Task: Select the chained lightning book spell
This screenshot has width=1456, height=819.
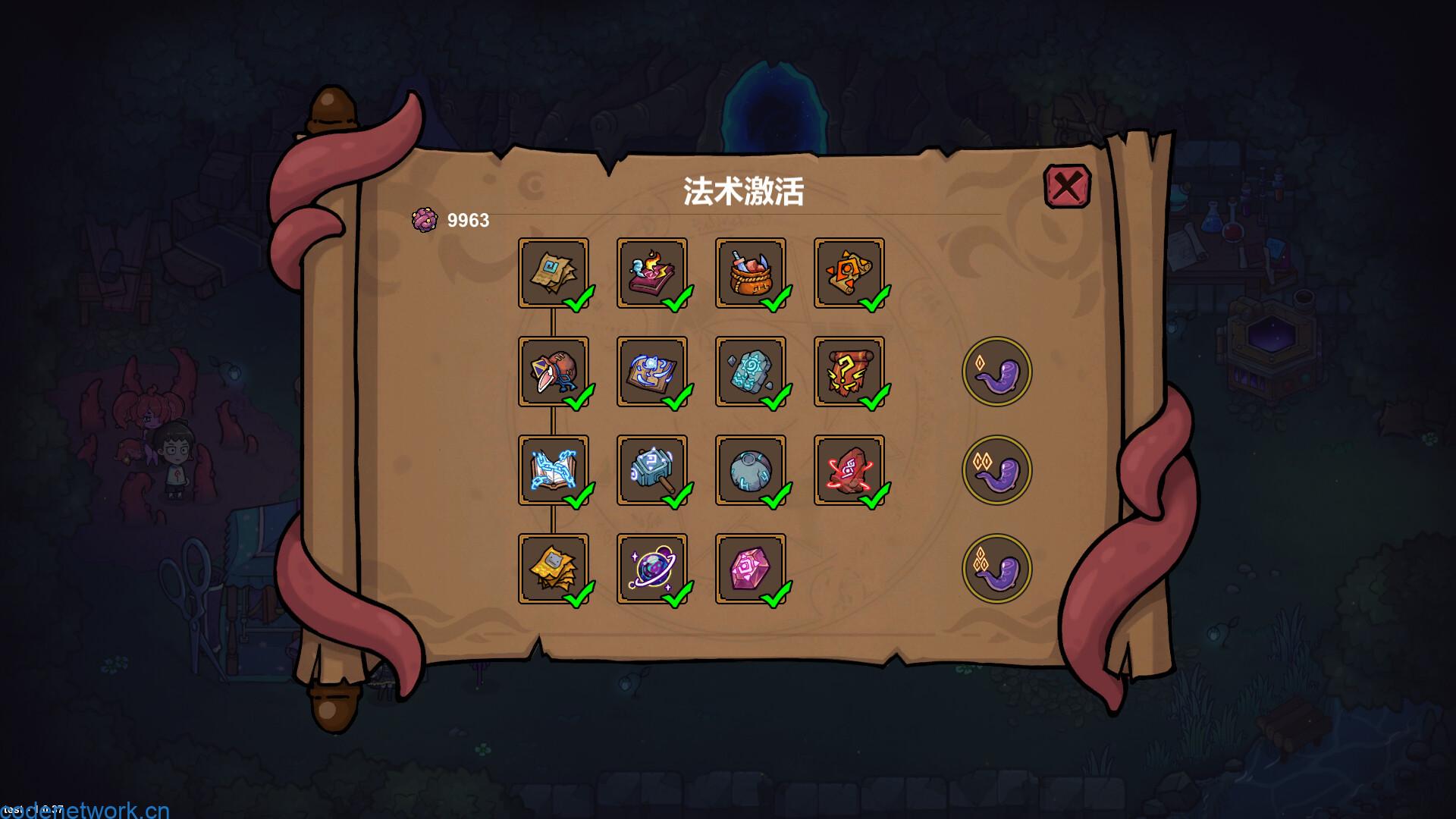Action: click(554, 470)
